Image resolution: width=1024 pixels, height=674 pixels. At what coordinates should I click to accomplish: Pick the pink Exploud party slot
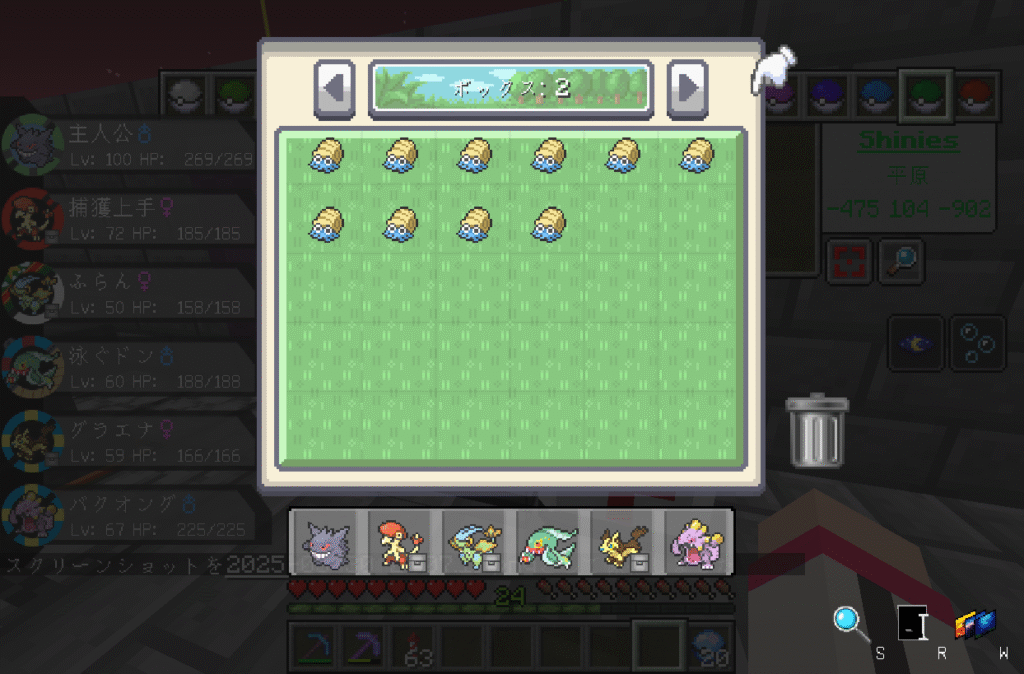pyautogui.click(x=696, y=541)
